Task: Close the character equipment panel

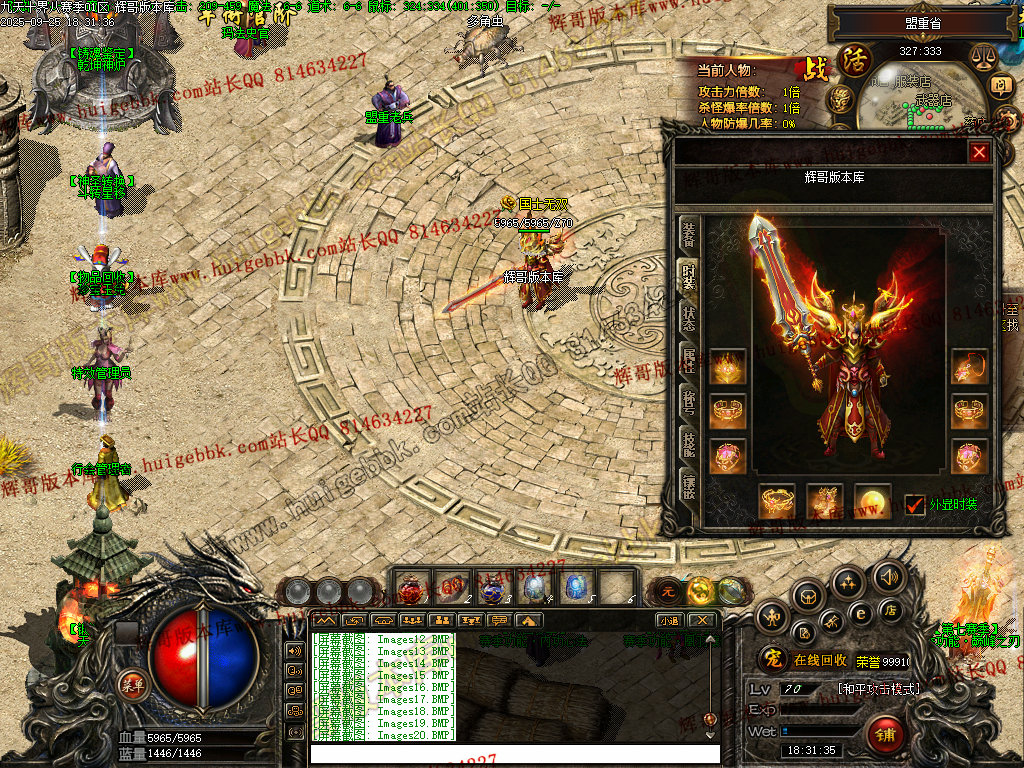Action: (x=979, y=152)
